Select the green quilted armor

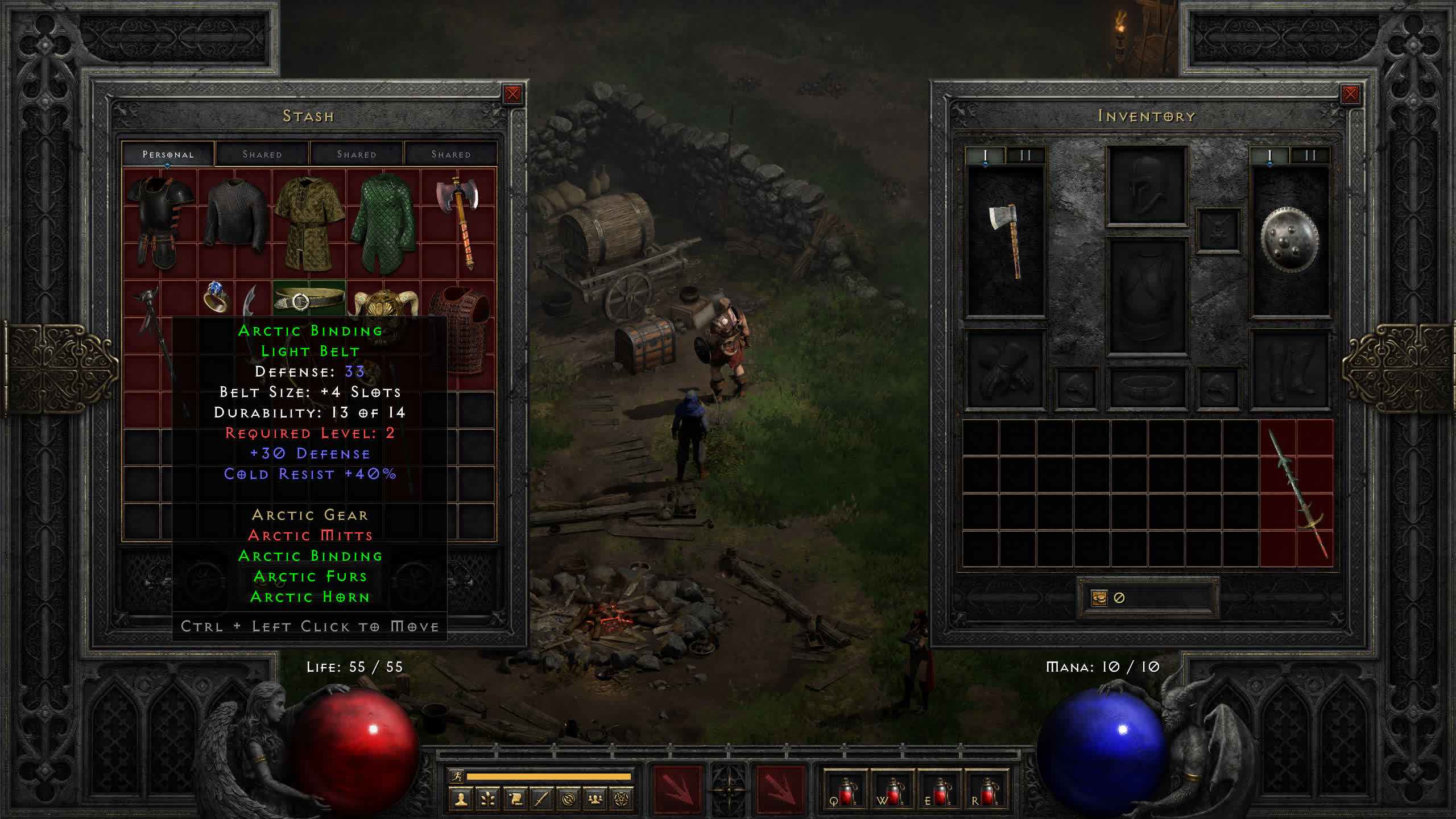(x=384, y=223)
